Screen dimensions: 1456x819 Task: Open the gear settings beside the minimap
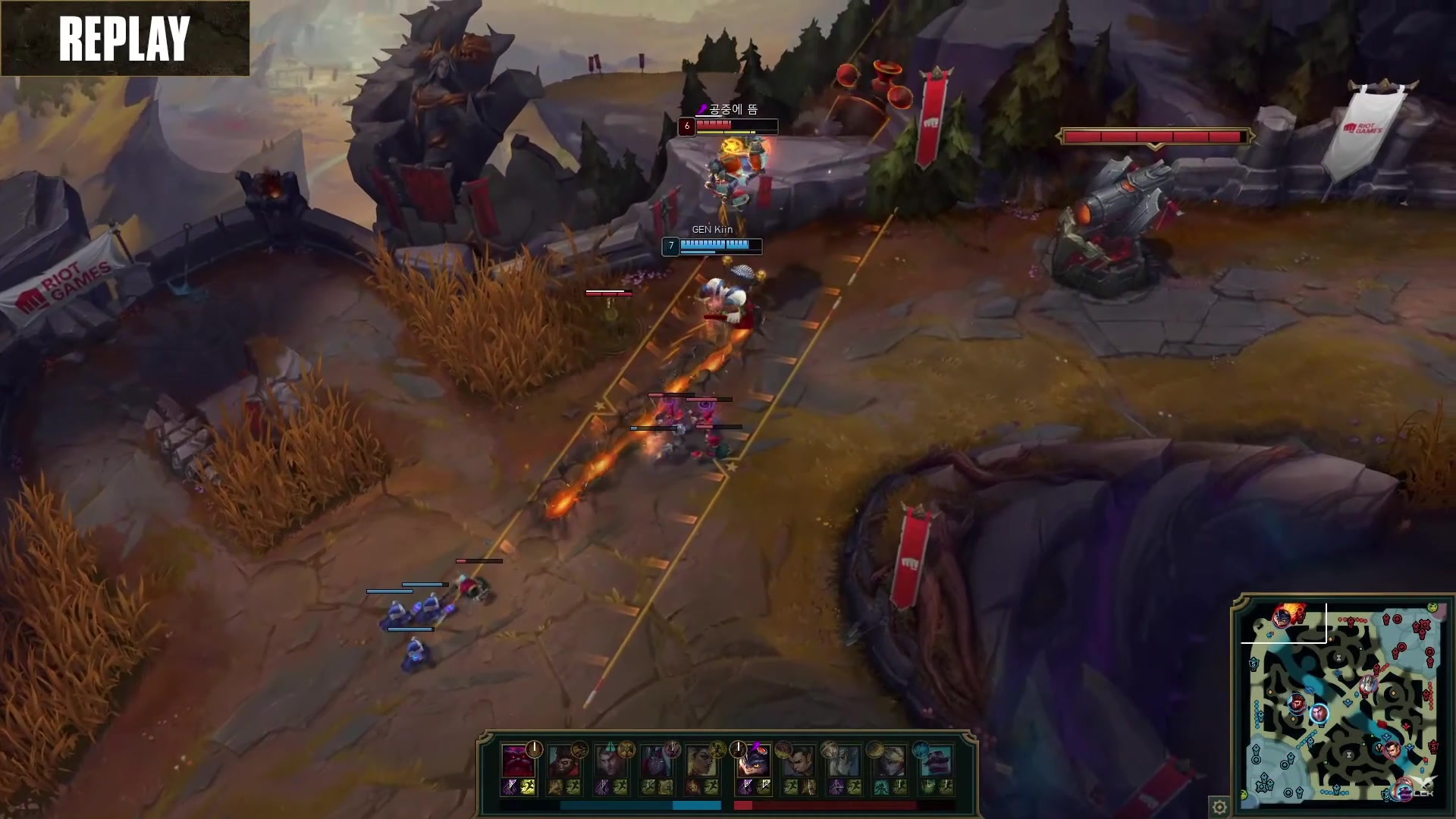coord(1219,806)
